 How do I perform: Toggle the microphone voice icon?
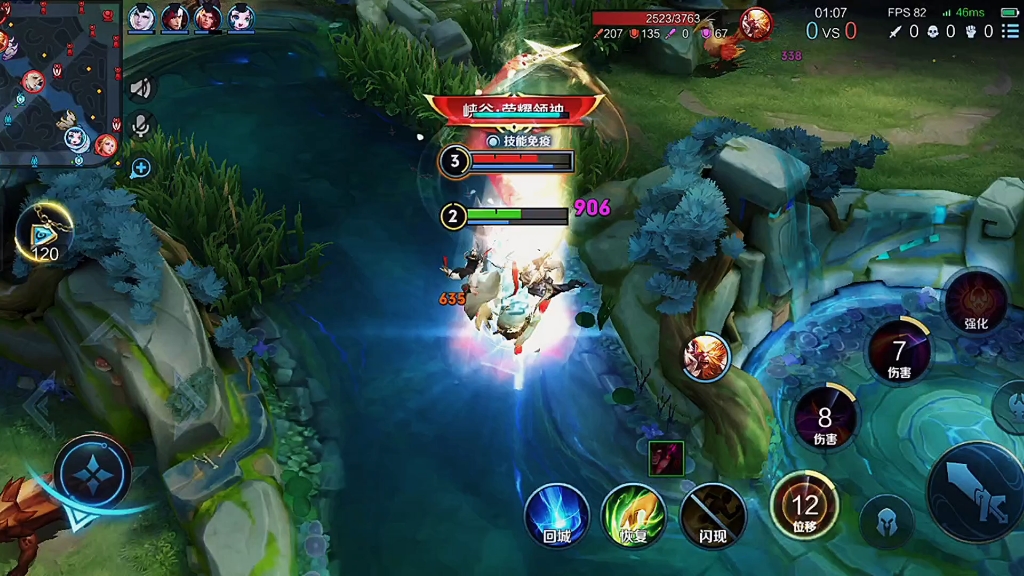pyautogui.click(x=141, y=126)
